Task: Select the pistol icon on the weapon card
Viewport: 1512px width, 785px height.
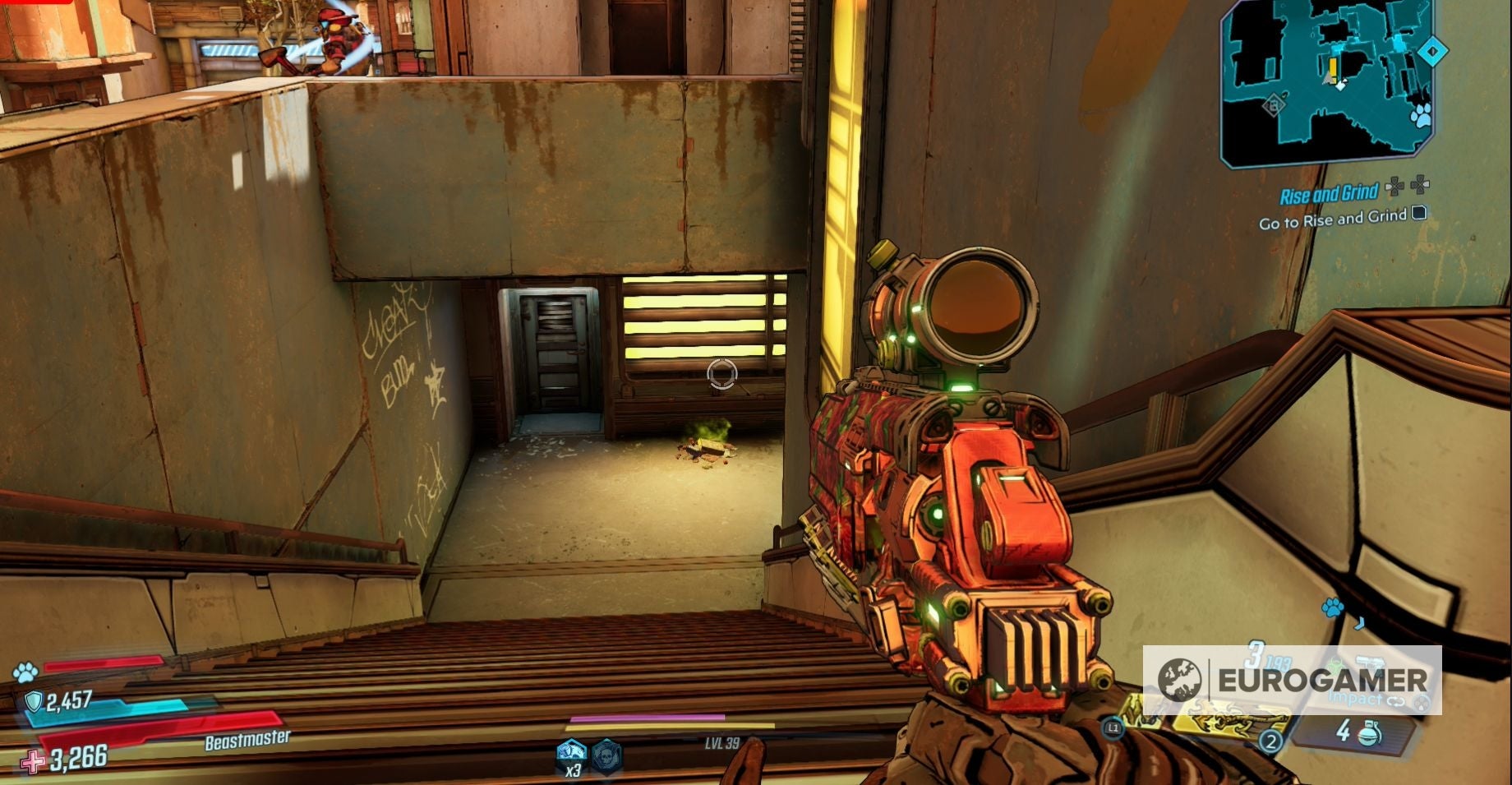Action: [x=1371, y=663]
